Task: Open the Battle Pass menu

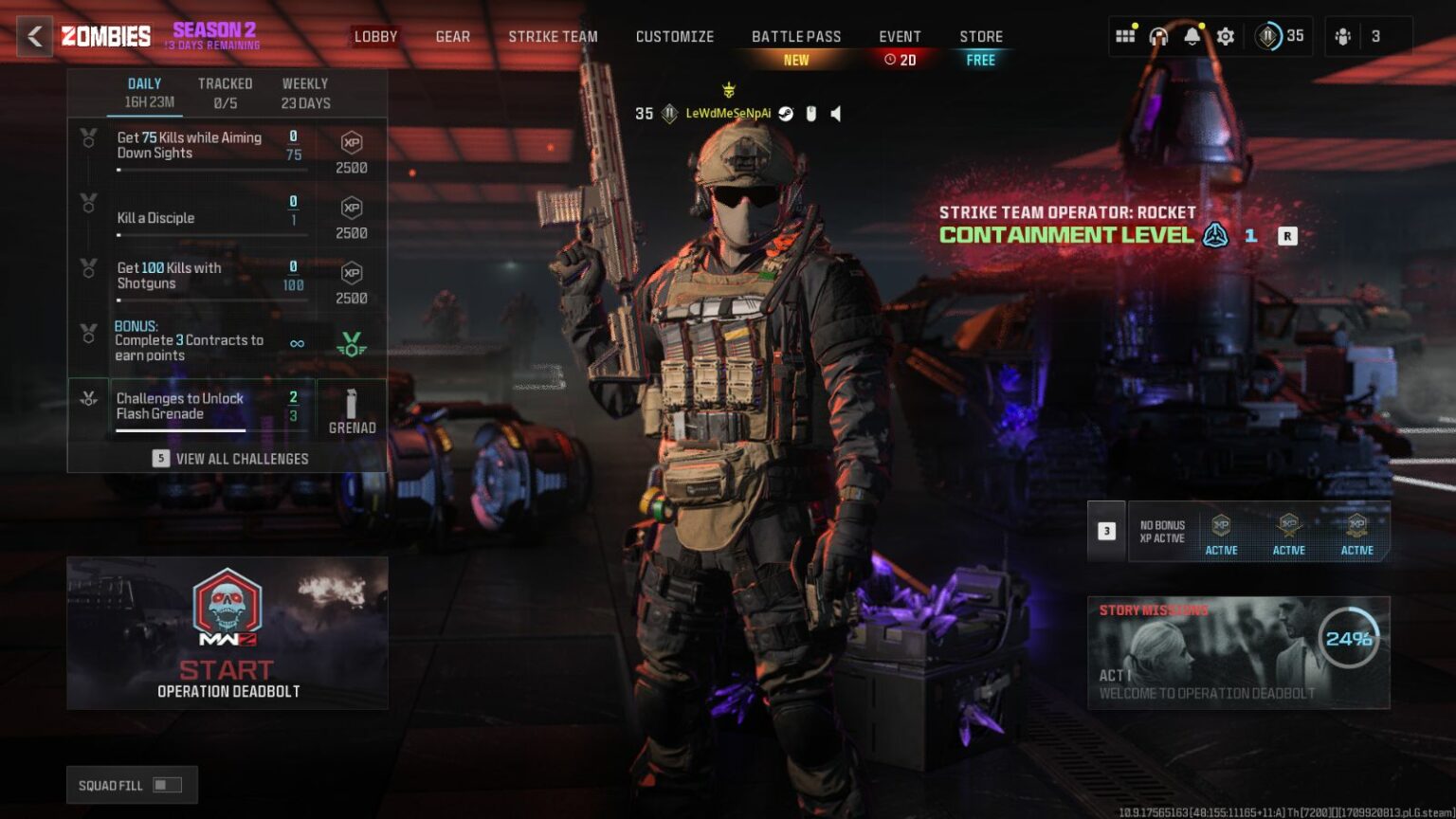Action: pyautogui.click(x=796, y=36)
